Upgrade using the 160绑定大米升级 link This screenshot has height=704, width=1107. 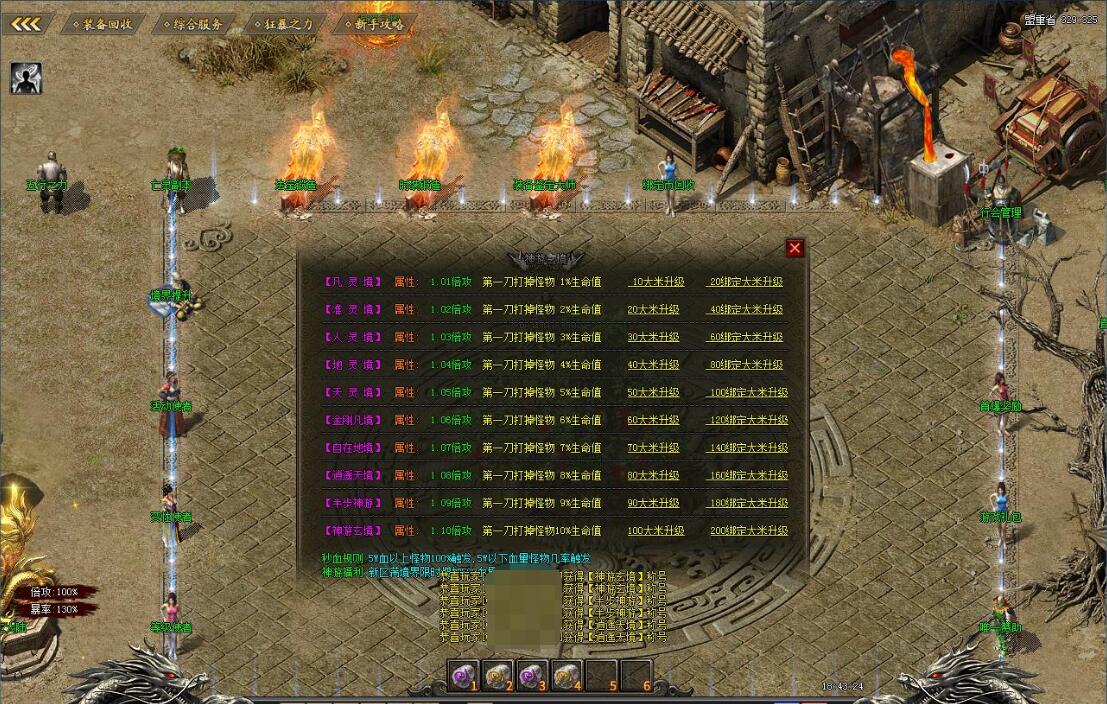click(x=748, y=476)
